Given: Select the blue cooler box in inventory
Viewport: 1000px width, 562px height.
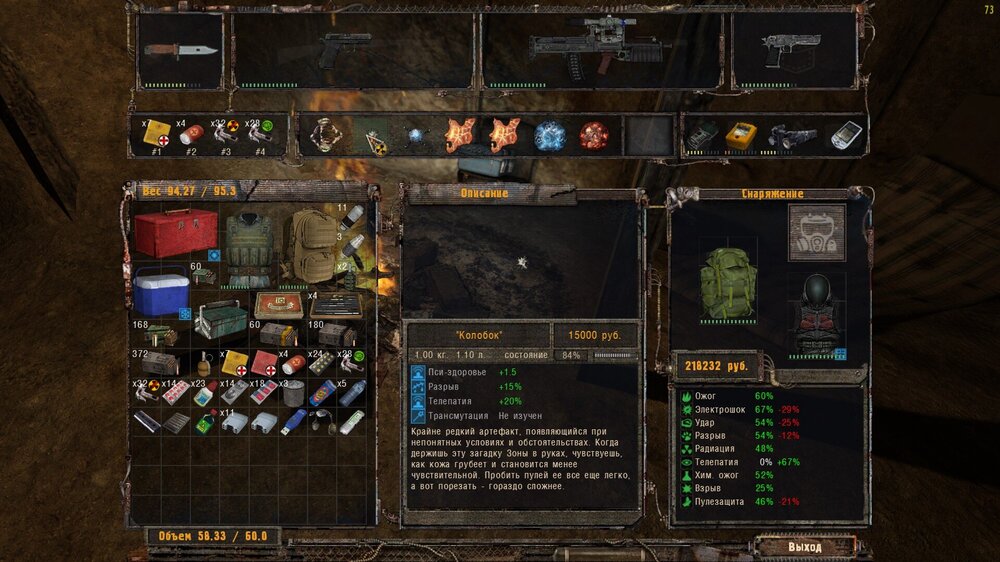Looking at the screenshot, I should click(160, 291).
